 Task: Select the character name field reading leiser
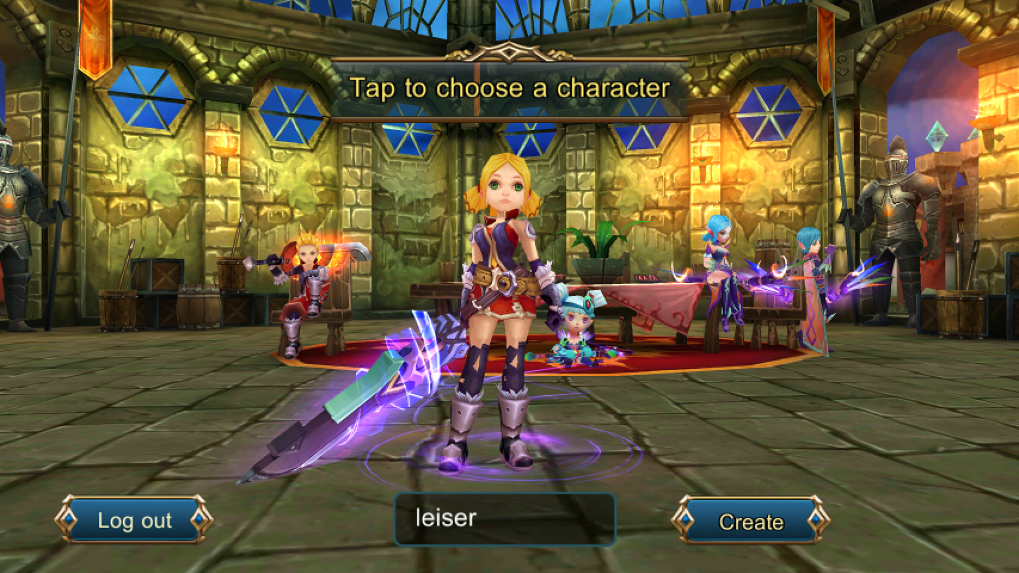coord(505,519)
